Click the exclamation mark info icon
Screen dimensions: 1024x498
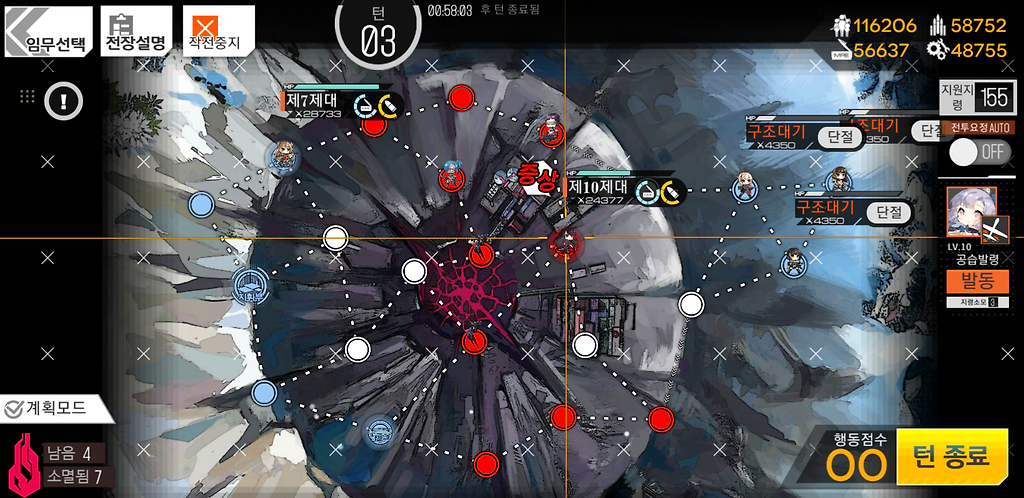point(63,100)
